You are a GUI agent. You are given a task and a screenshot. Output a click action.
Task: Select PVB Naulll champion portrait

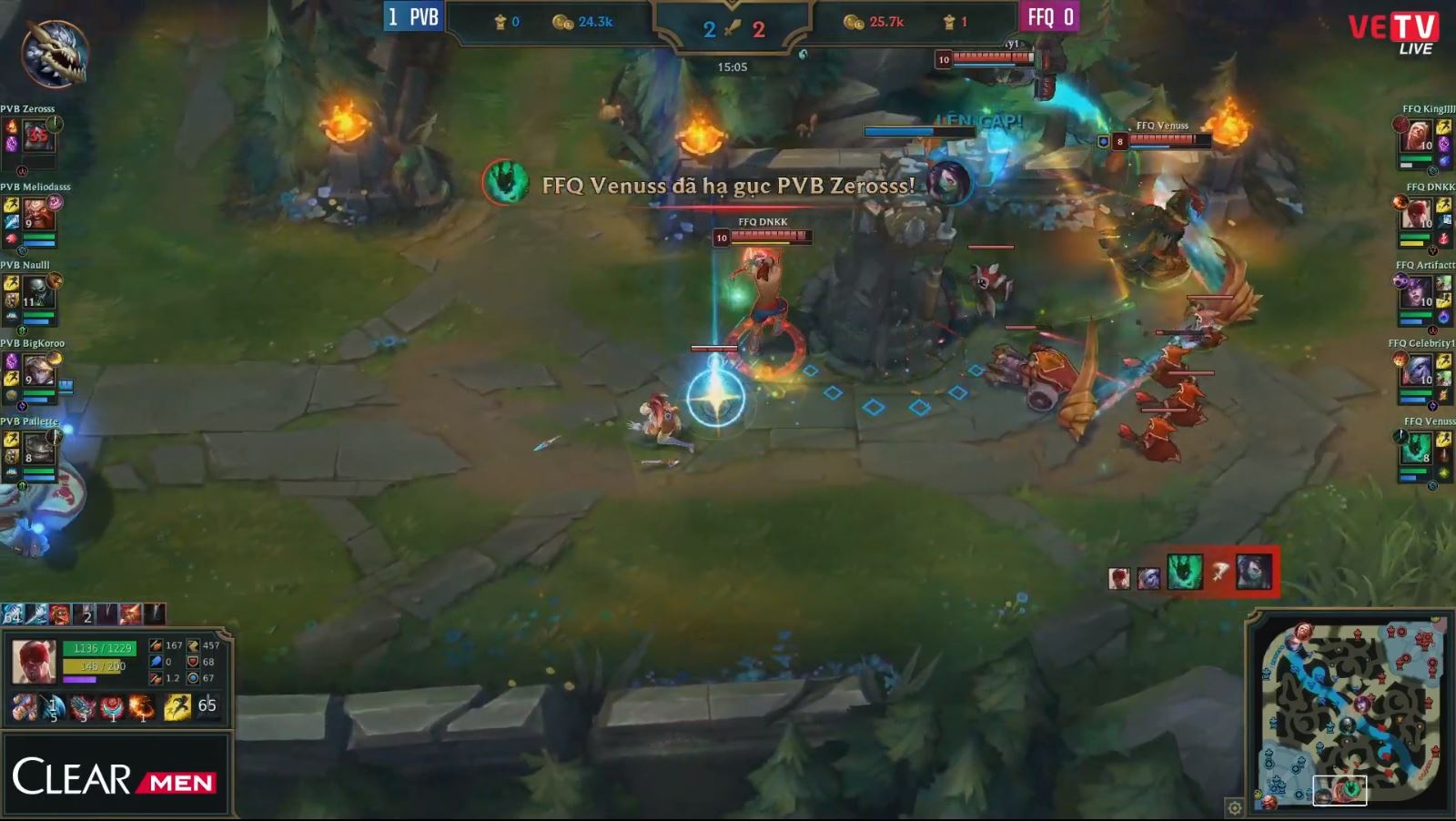pos(38,294)
